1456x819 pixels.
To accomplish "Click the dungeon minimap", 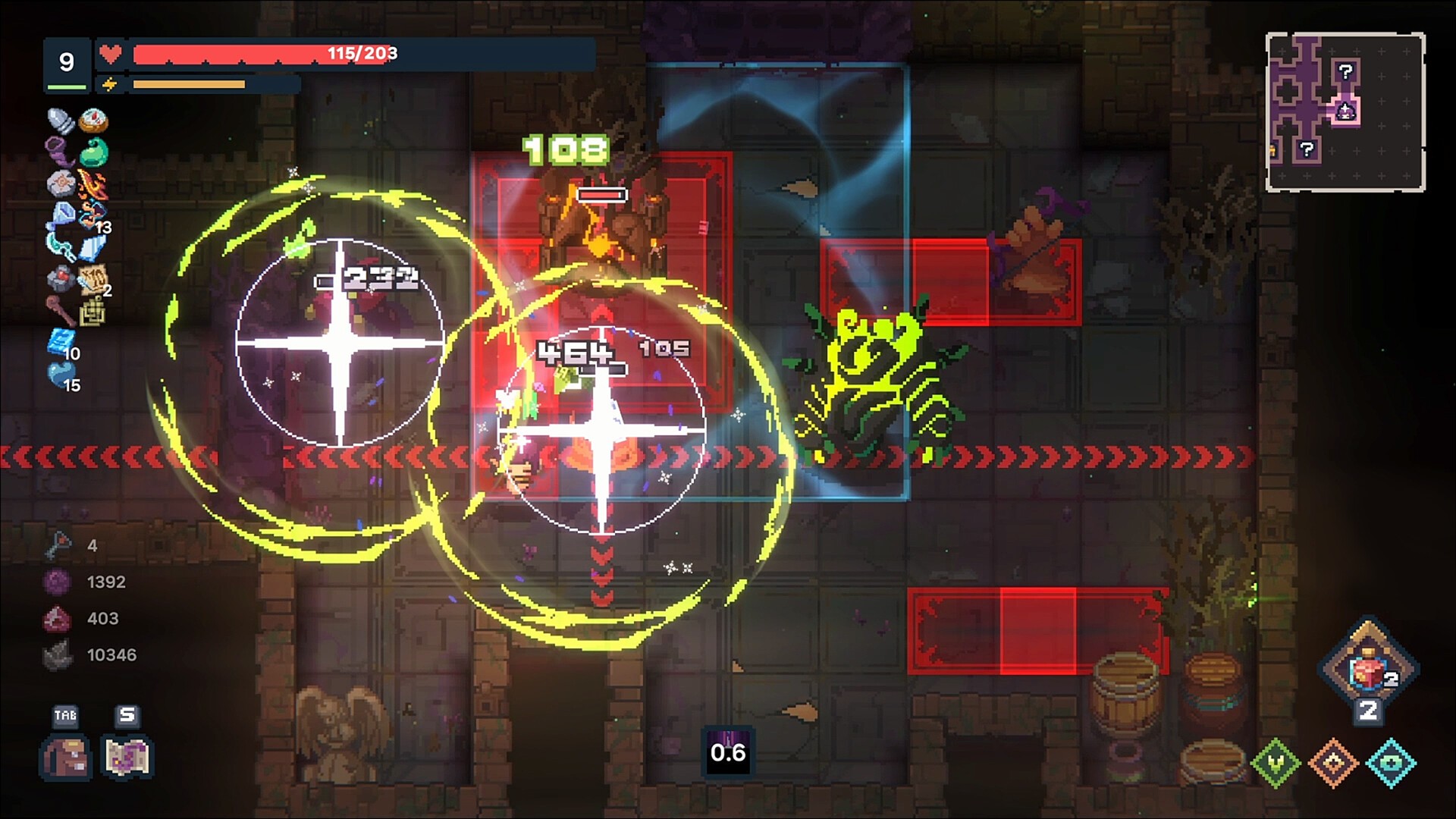I will point(1345,111).
